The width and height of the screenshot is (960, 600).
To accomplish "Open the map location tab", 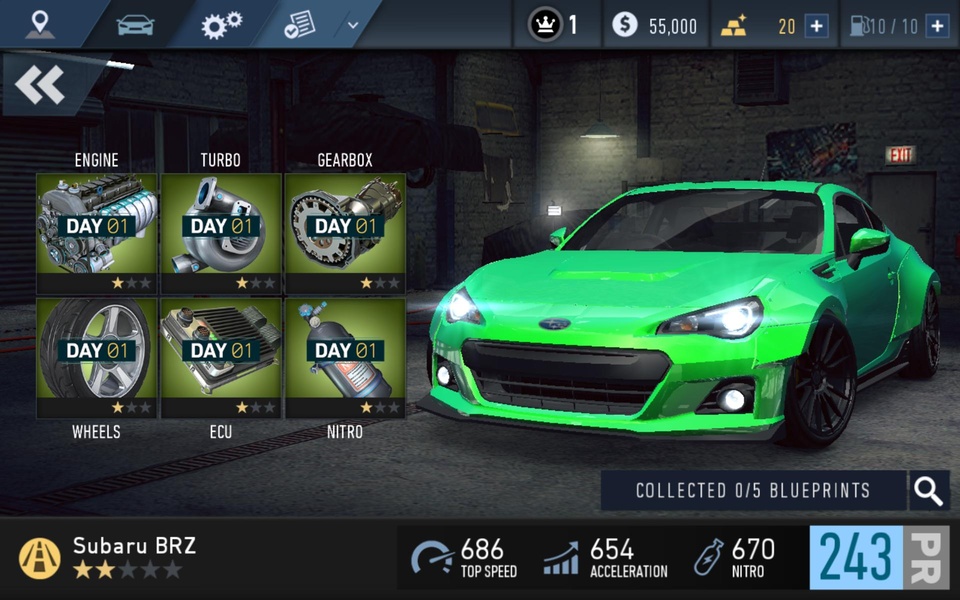I will [40, 23].
